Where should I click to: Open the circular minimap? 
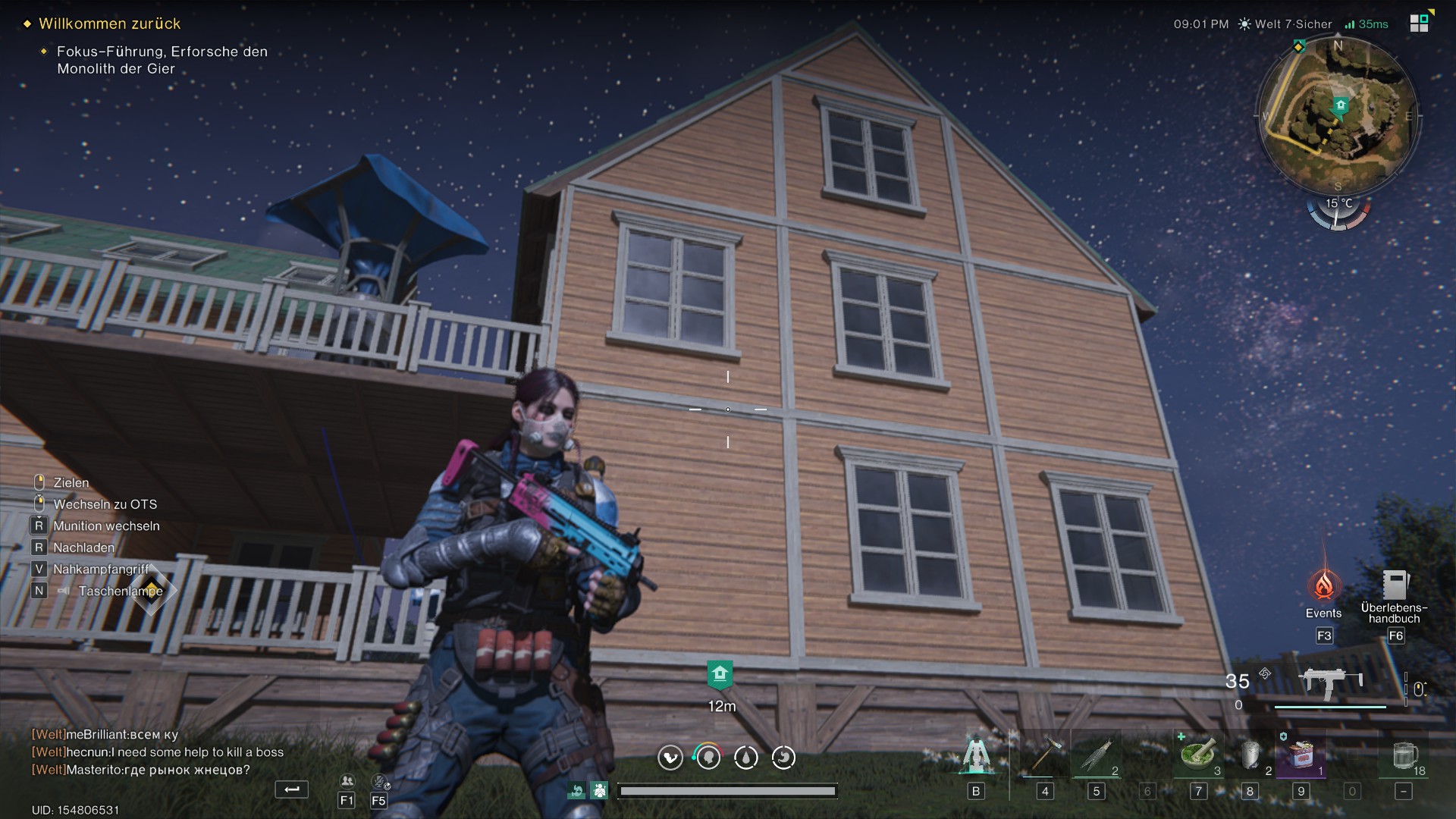pos(1338,115)
